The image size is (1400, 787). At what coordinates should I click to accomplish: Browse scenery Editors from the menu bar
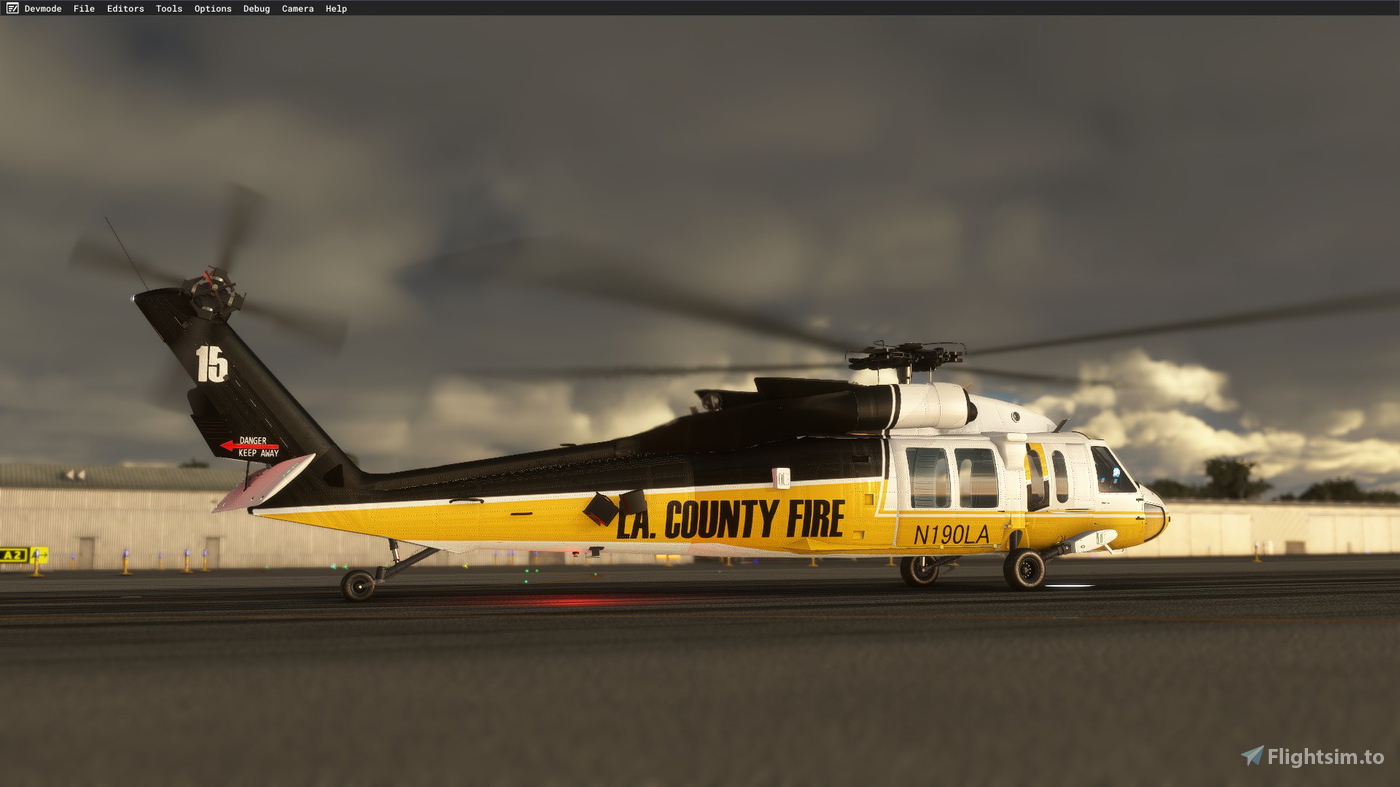pos(125,8)
